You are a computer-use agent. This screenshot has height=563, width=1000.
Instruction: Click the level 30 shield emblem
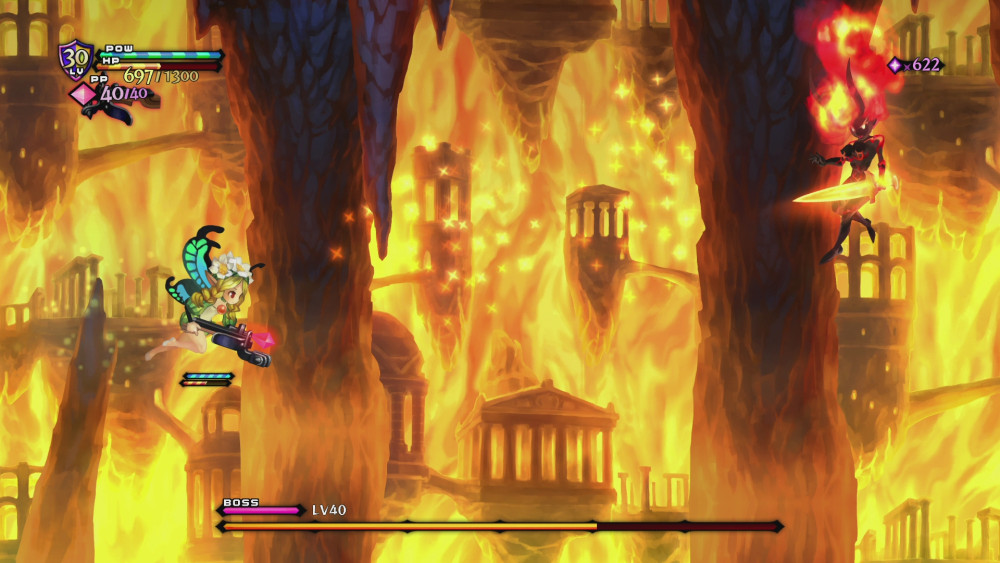click(75, 59)
